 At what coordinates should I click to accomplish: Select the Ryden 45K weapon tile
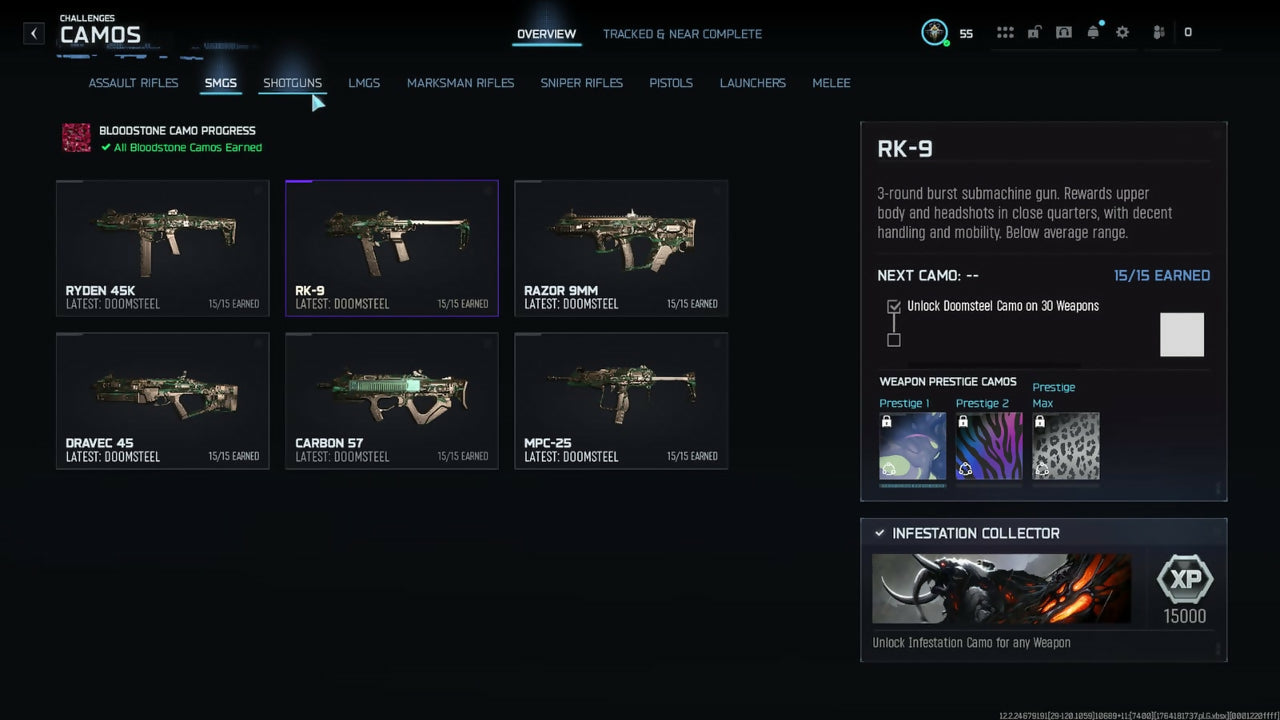162,248
